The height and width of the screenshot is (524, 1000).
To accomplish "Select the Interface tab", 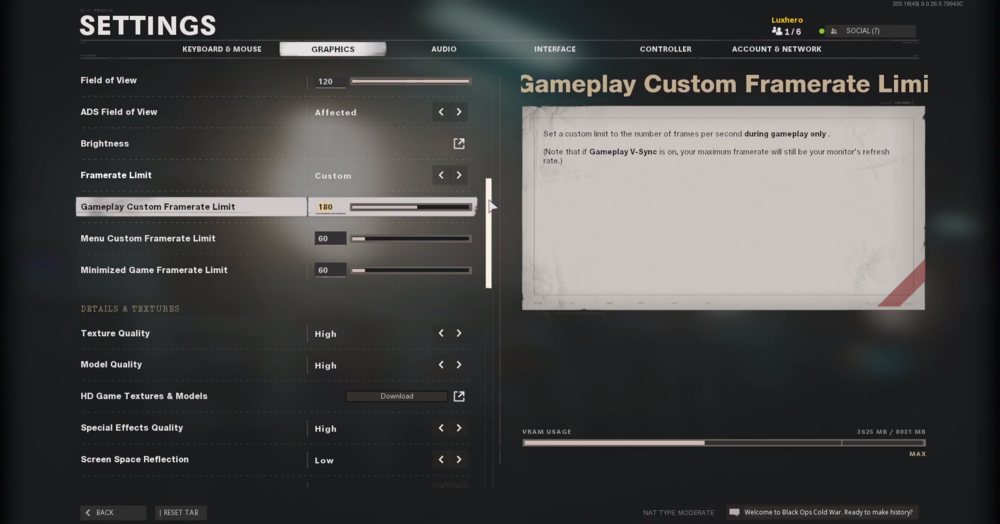I will [555, 49].
